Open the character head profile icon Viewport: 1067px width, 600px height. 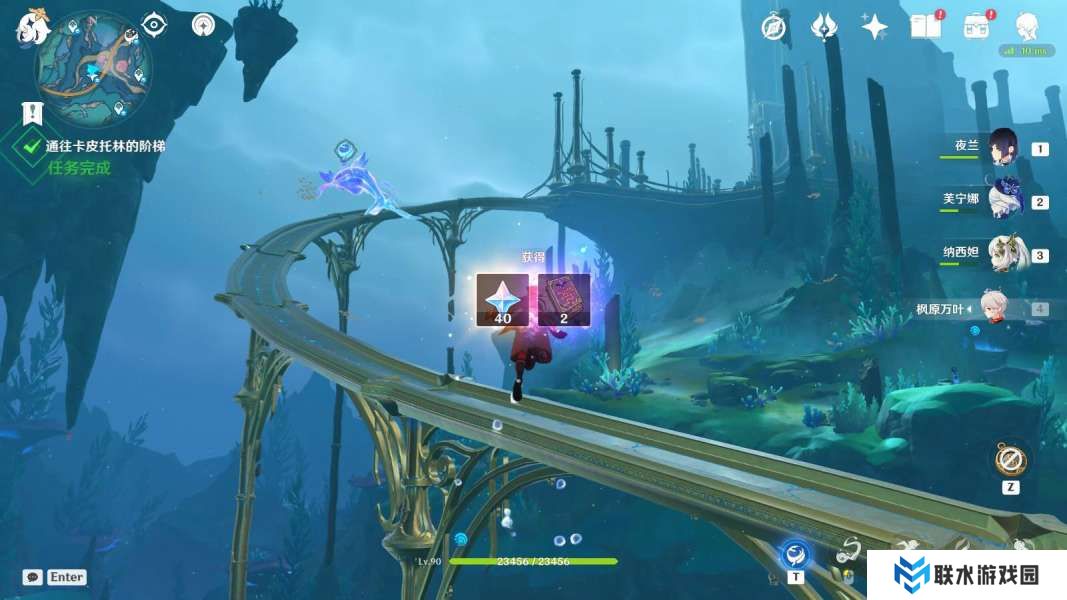point(1026,27)
